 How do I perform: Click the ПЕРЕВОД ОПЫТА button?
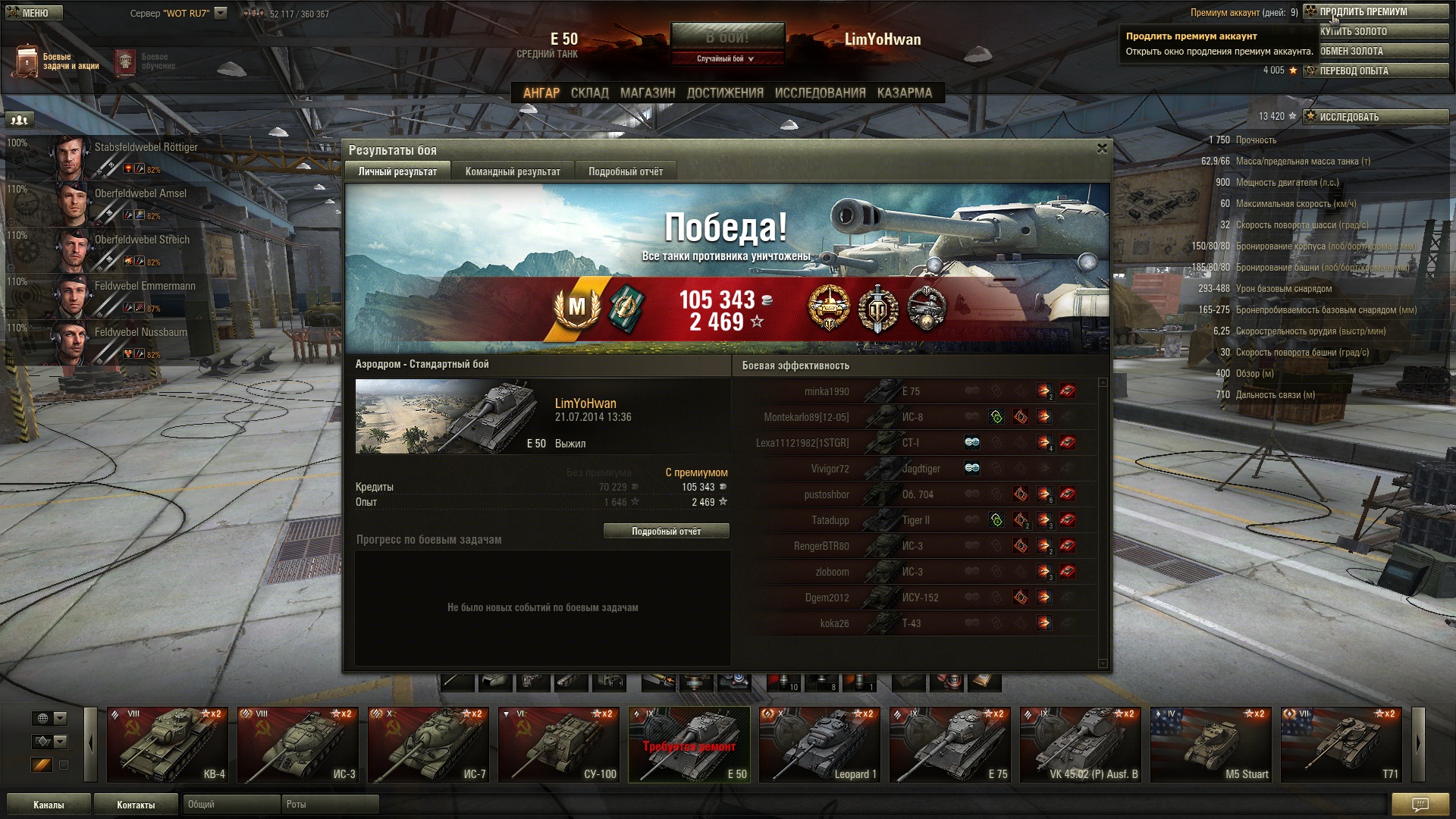coord(1375,71)
